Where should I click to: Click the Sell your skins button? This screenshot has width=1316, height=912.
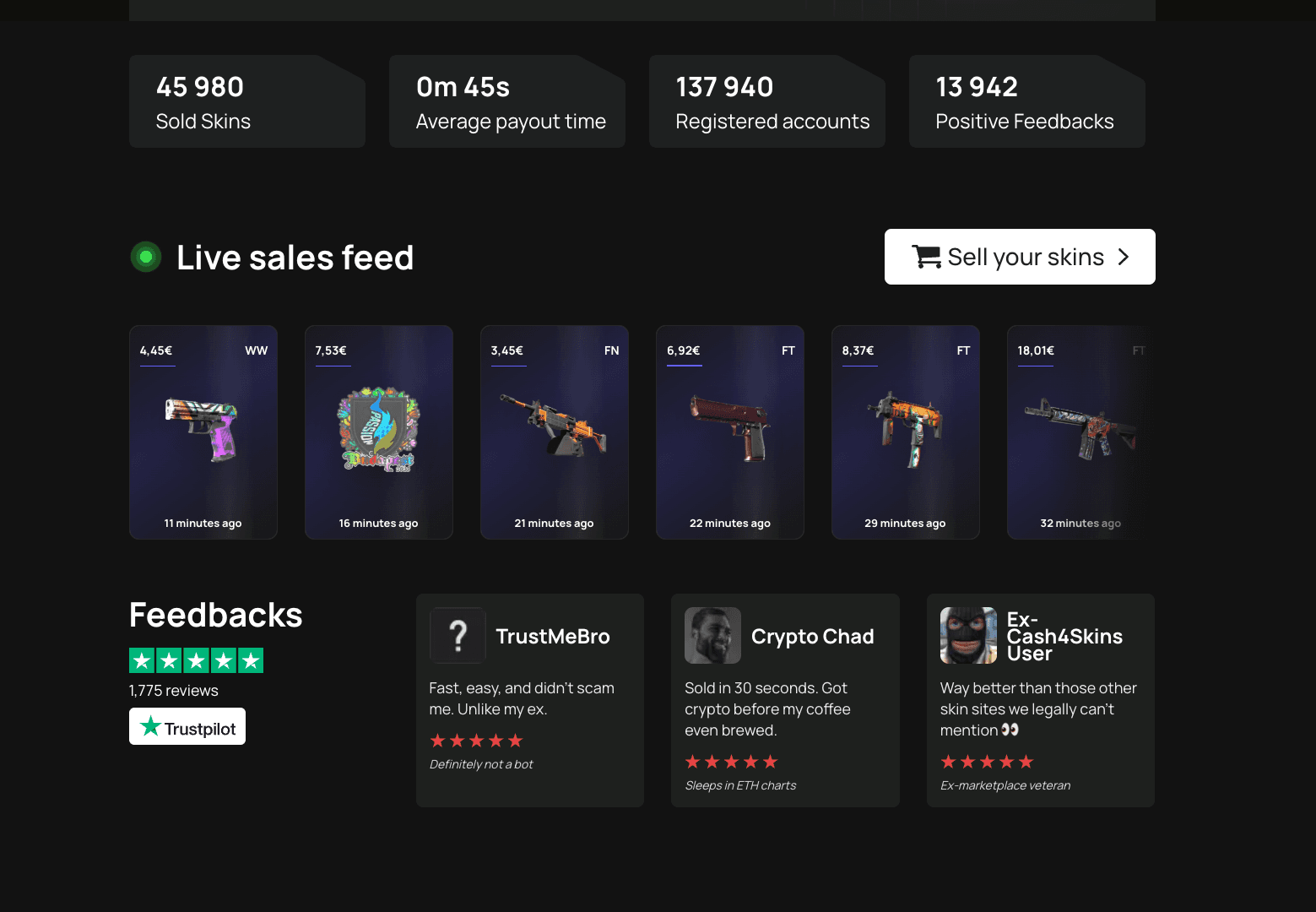[x=1019, y=256]
